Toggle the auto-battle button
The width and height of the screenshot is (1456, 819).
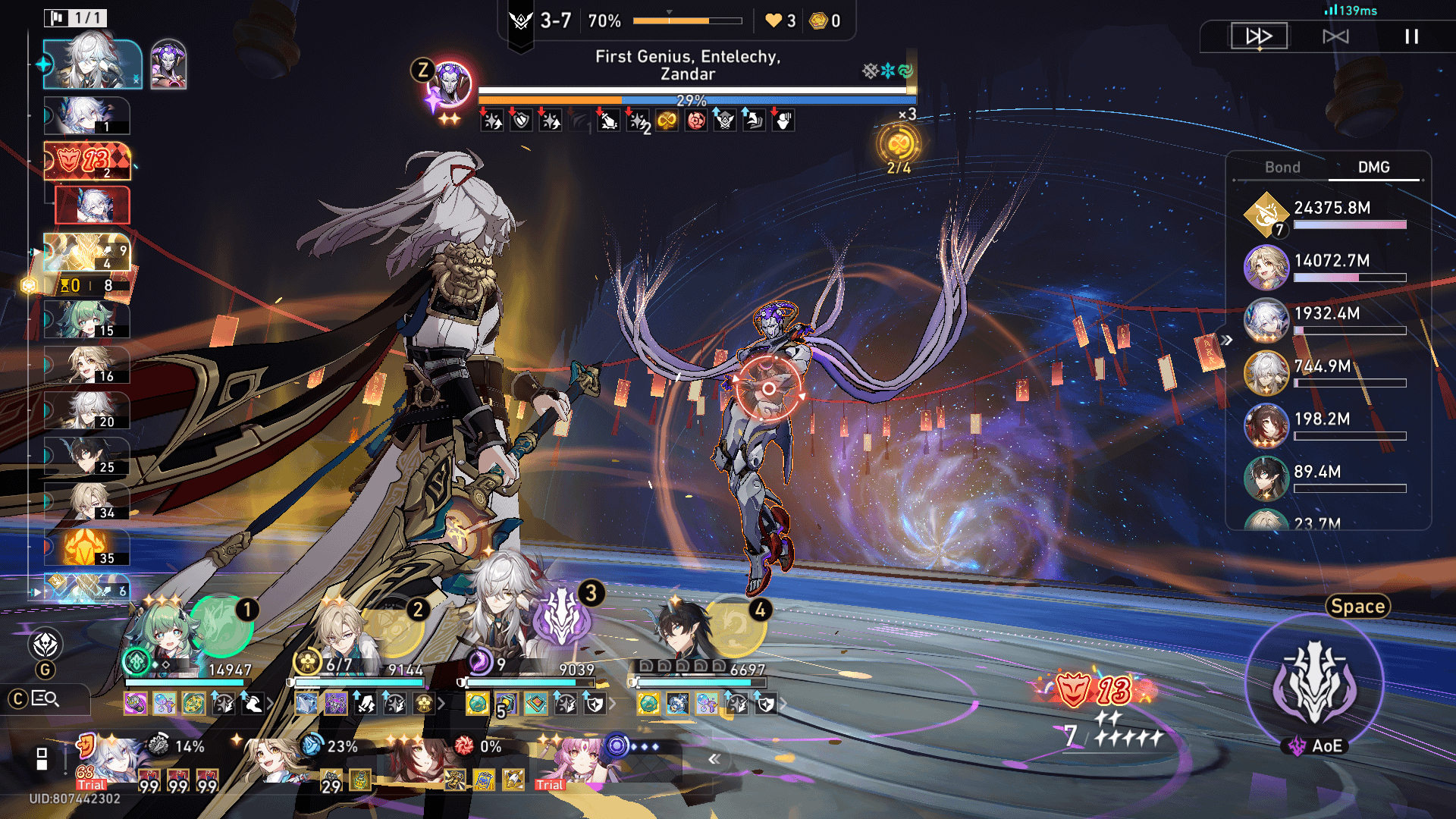coord(1335,36)
